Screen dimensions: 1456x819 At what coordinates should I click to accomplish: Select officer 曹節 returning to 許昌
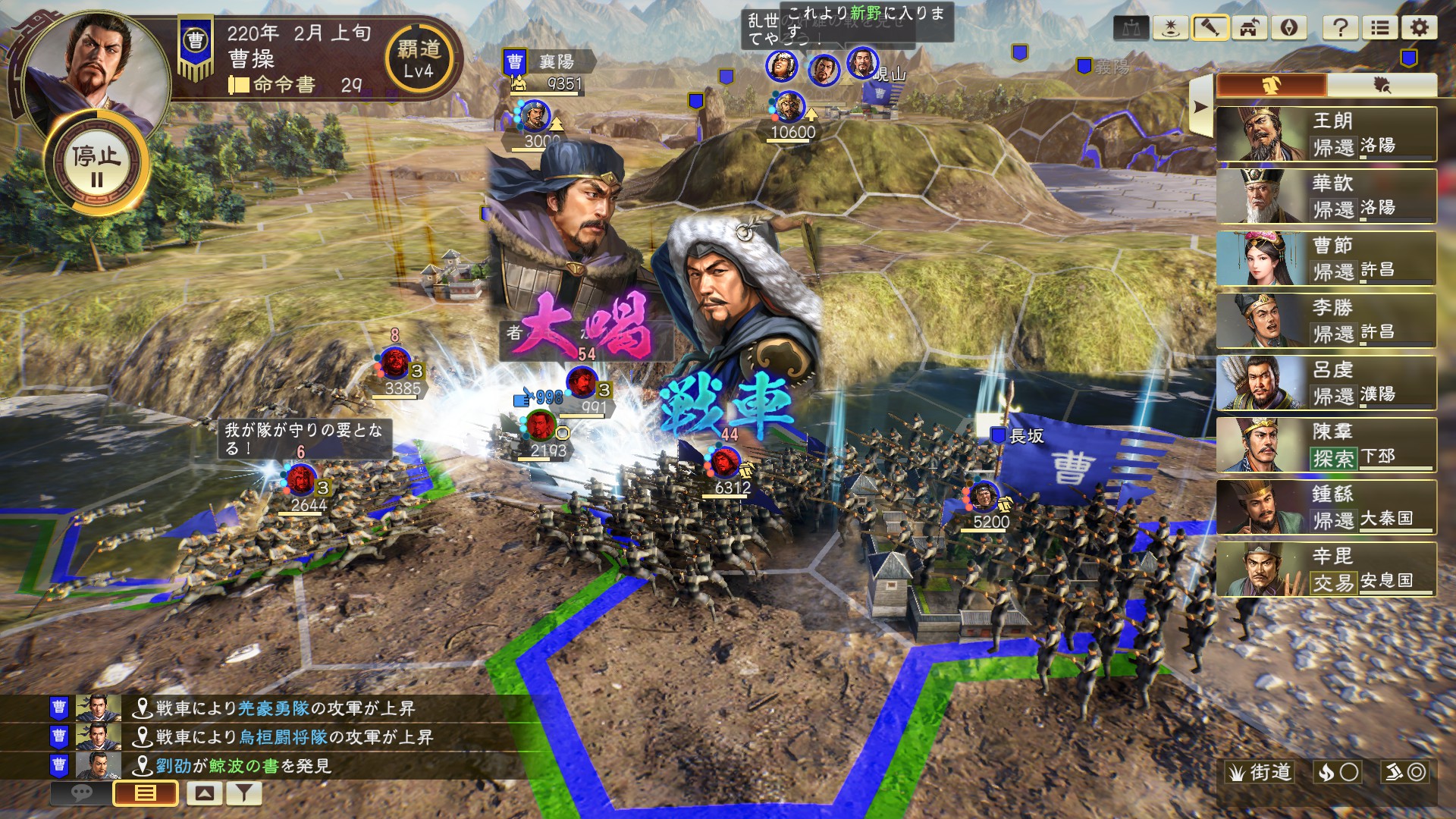point(1326,258)
